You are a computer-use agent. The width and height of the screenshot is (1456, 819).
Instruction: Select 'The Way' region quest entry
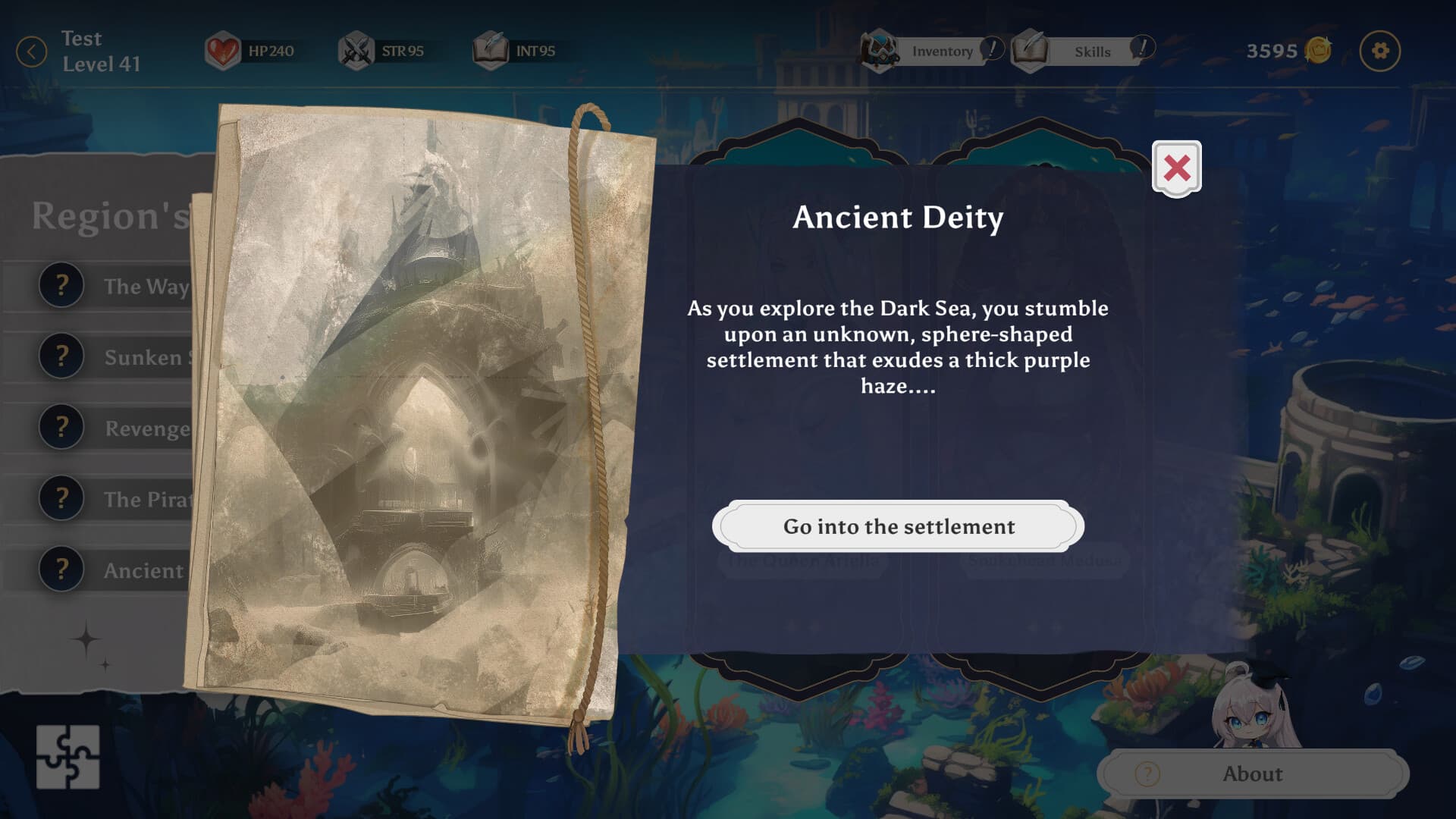tap(114, 287)
